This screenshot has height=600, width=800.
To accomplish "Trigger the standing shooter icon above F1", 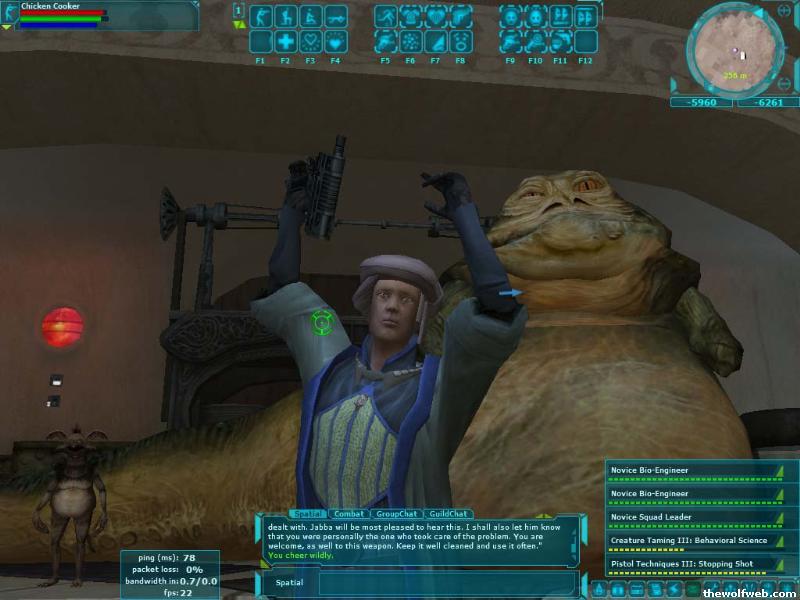I will point(260,16).
